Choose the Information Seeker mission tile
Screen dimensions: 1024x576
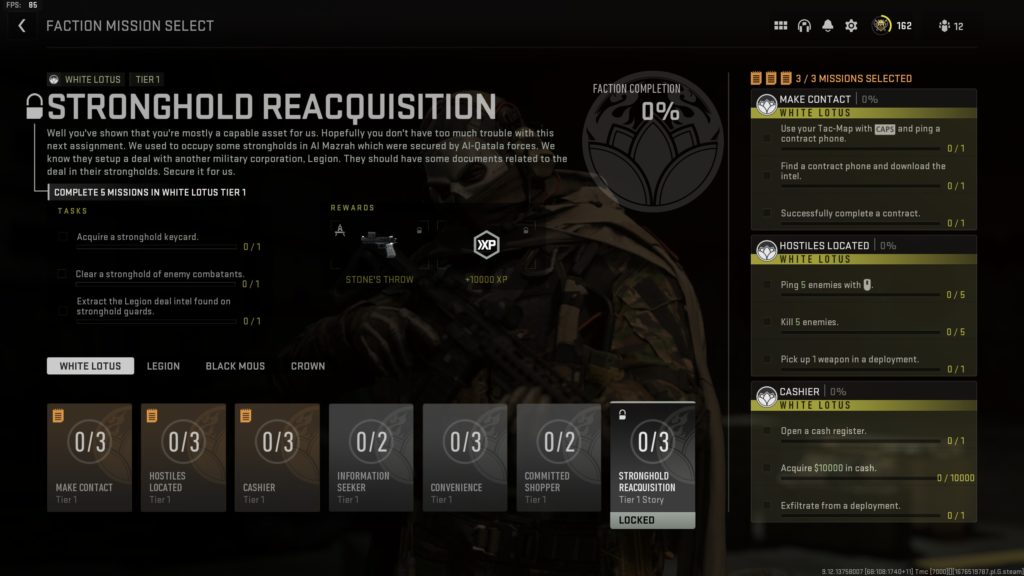pyautogui.click(x=371, y=457)
